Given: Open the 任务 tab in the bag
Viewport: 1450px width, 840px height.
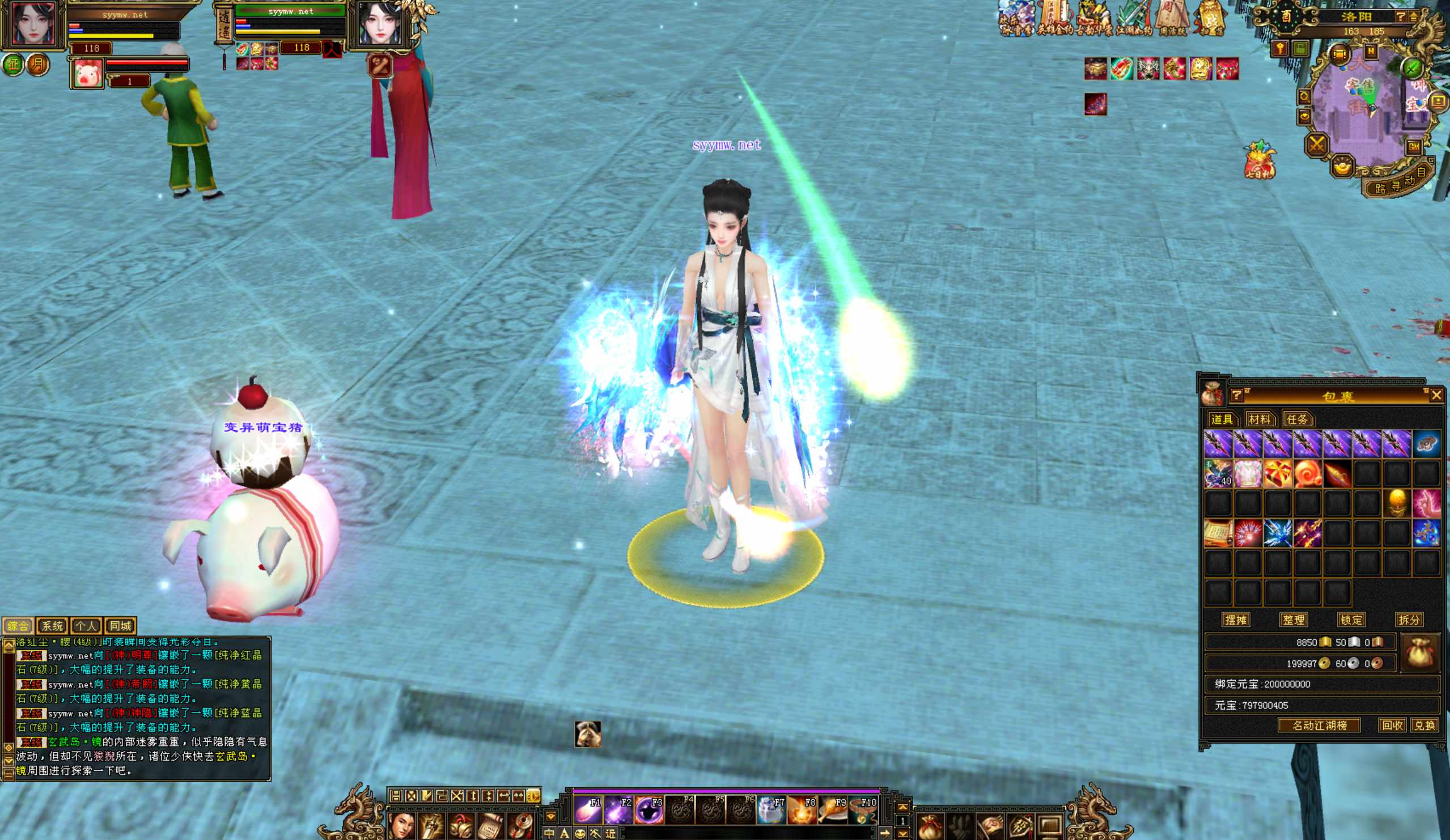Looking at the screenshot, I should coord(1297,419).
